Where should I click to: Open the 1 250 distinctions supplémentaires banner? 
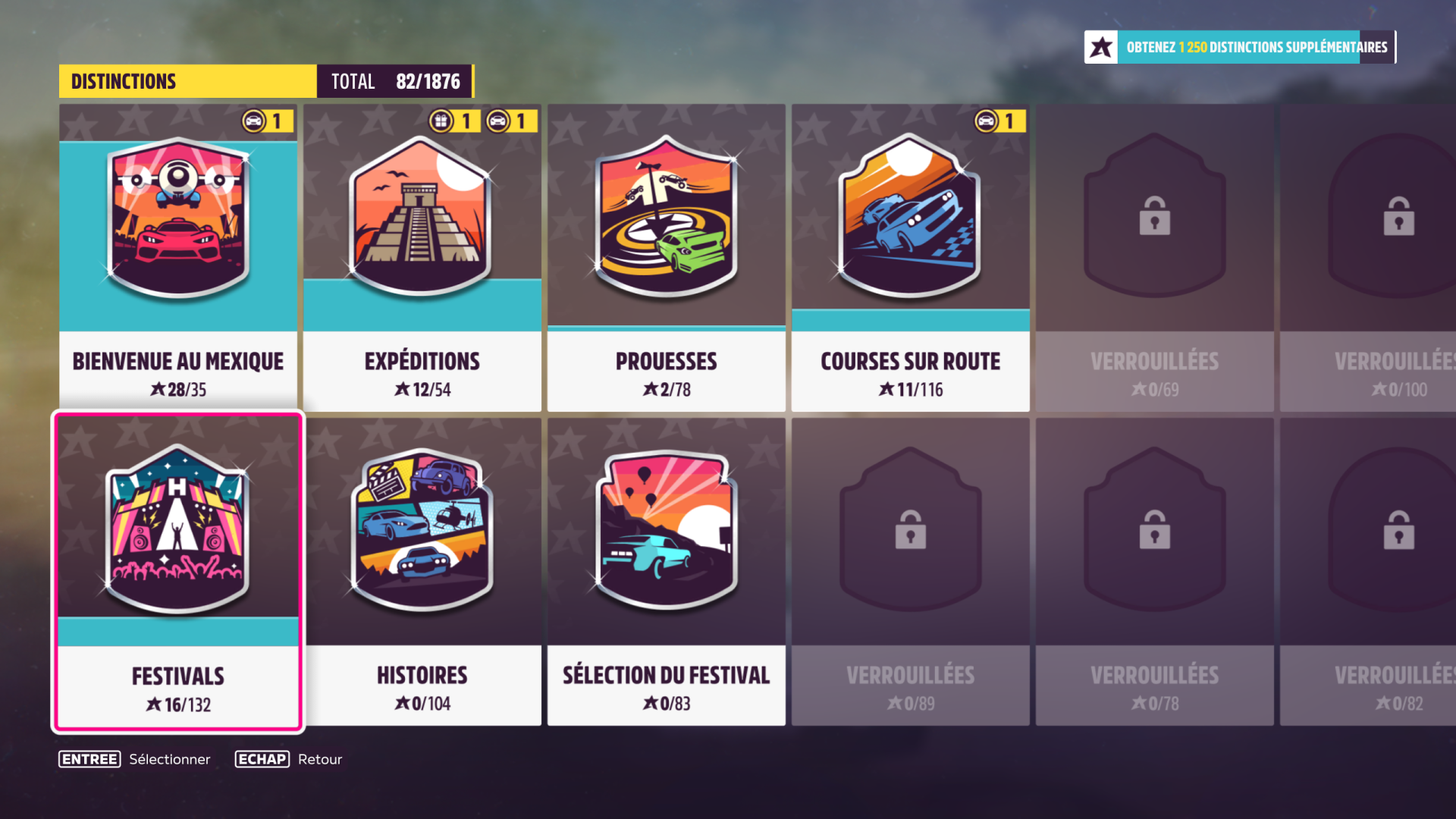[x=1240, y=47]
